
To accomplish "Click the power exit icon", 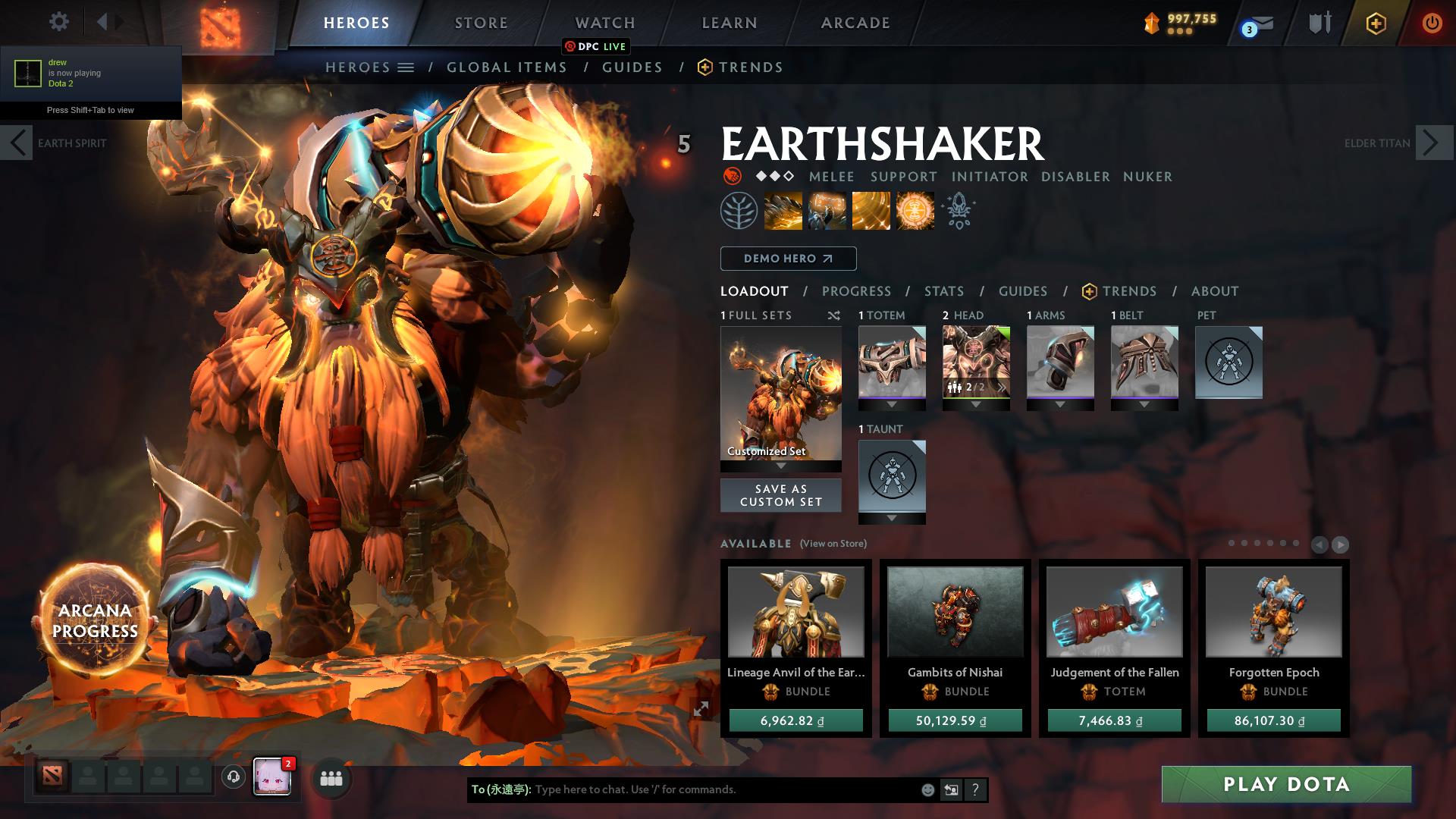I will (x=1432, y=24).
